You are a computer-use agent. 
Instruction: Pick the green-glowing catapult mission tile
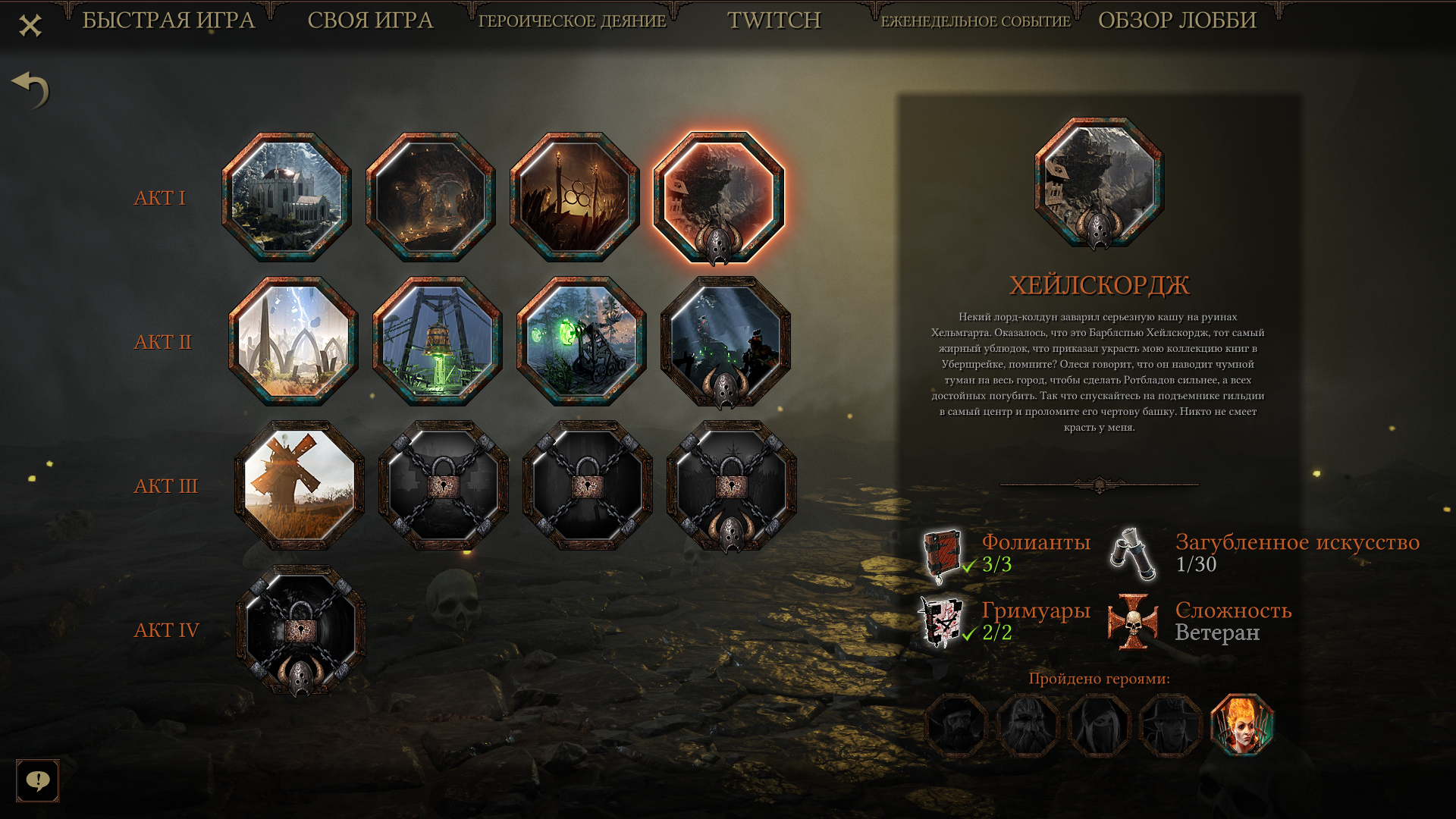[582, 341]
